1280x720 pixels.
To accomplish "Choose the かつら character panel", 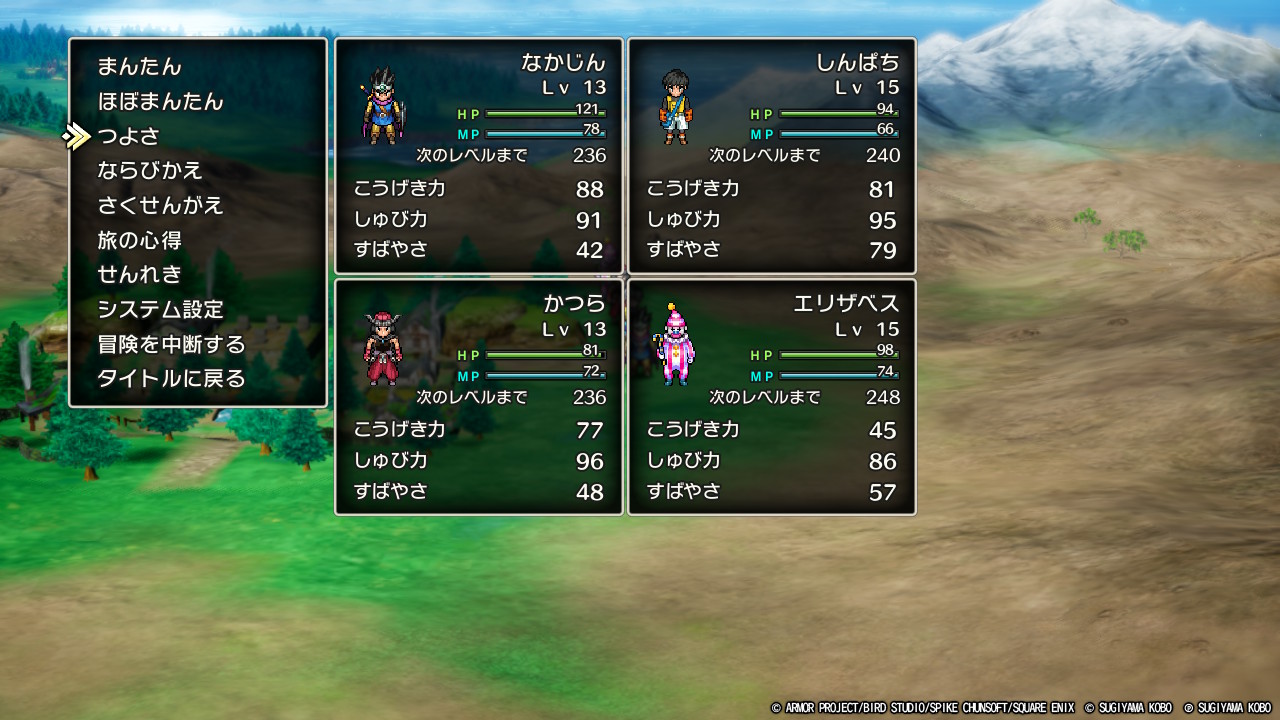I will [479, 397].
